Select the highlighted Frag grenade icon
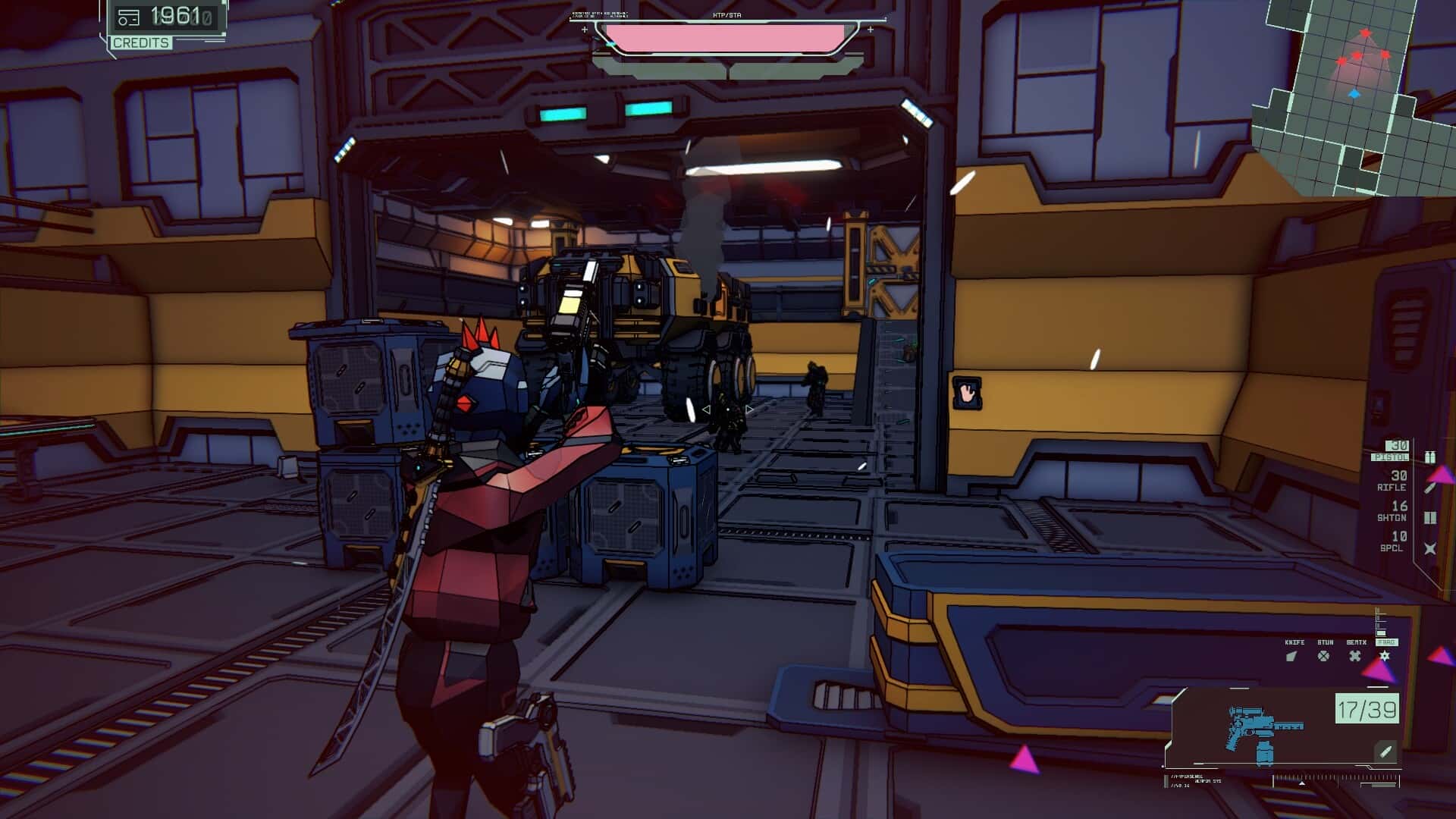Screen dimensions: 1456x819 tap(1385, 656)
